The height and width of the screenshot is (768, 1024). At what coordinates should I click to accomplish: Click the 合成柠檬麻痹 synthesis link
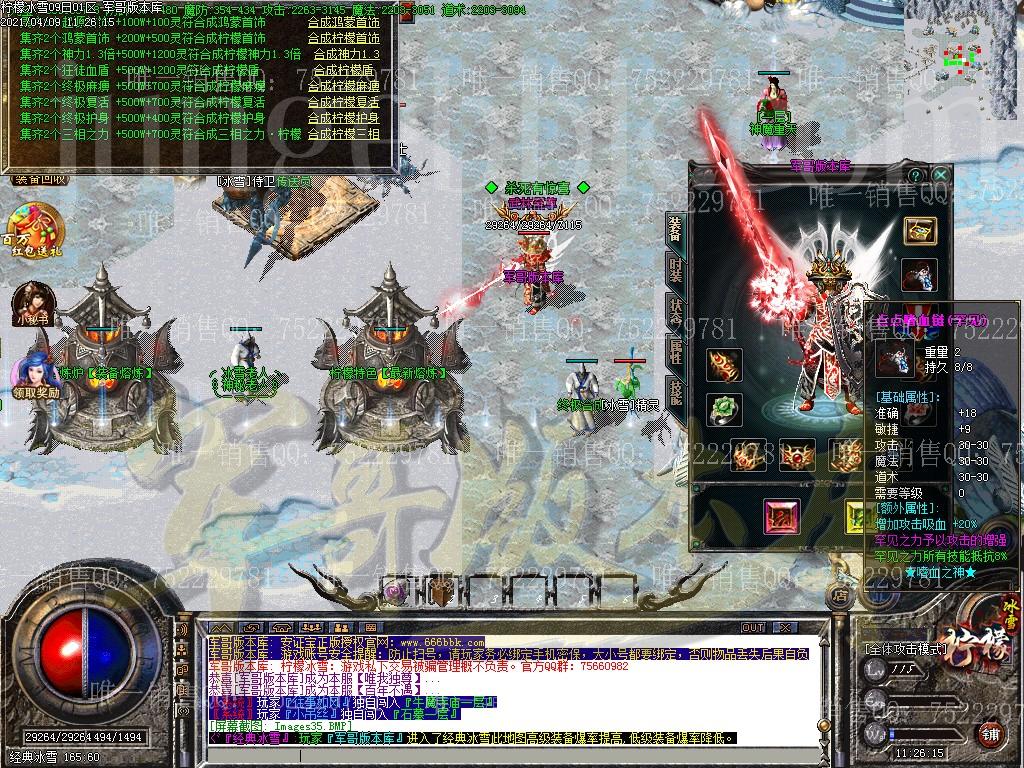(x=343, y=86)
